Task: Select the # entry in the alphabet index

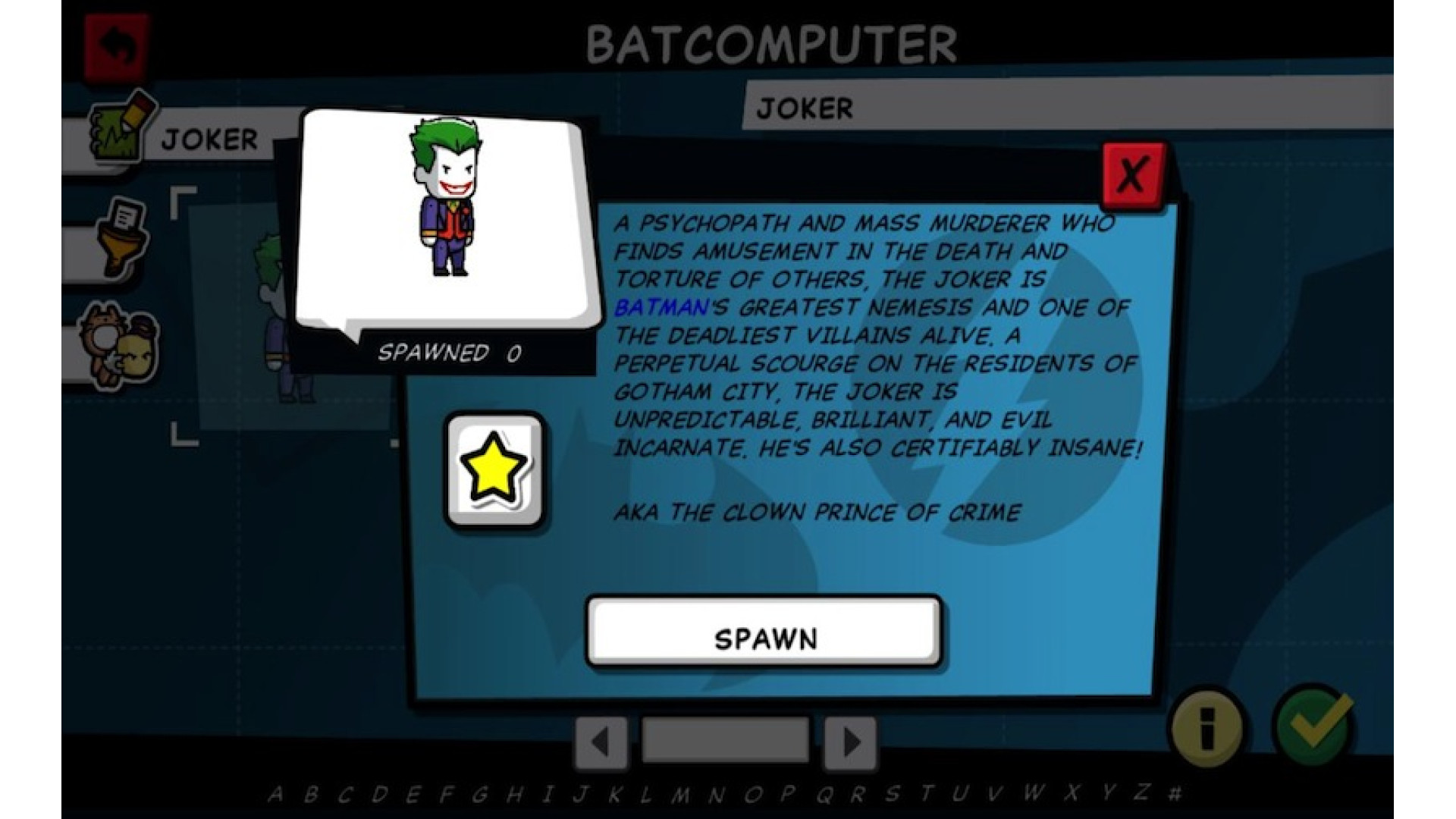Action: pos(1175,793)
